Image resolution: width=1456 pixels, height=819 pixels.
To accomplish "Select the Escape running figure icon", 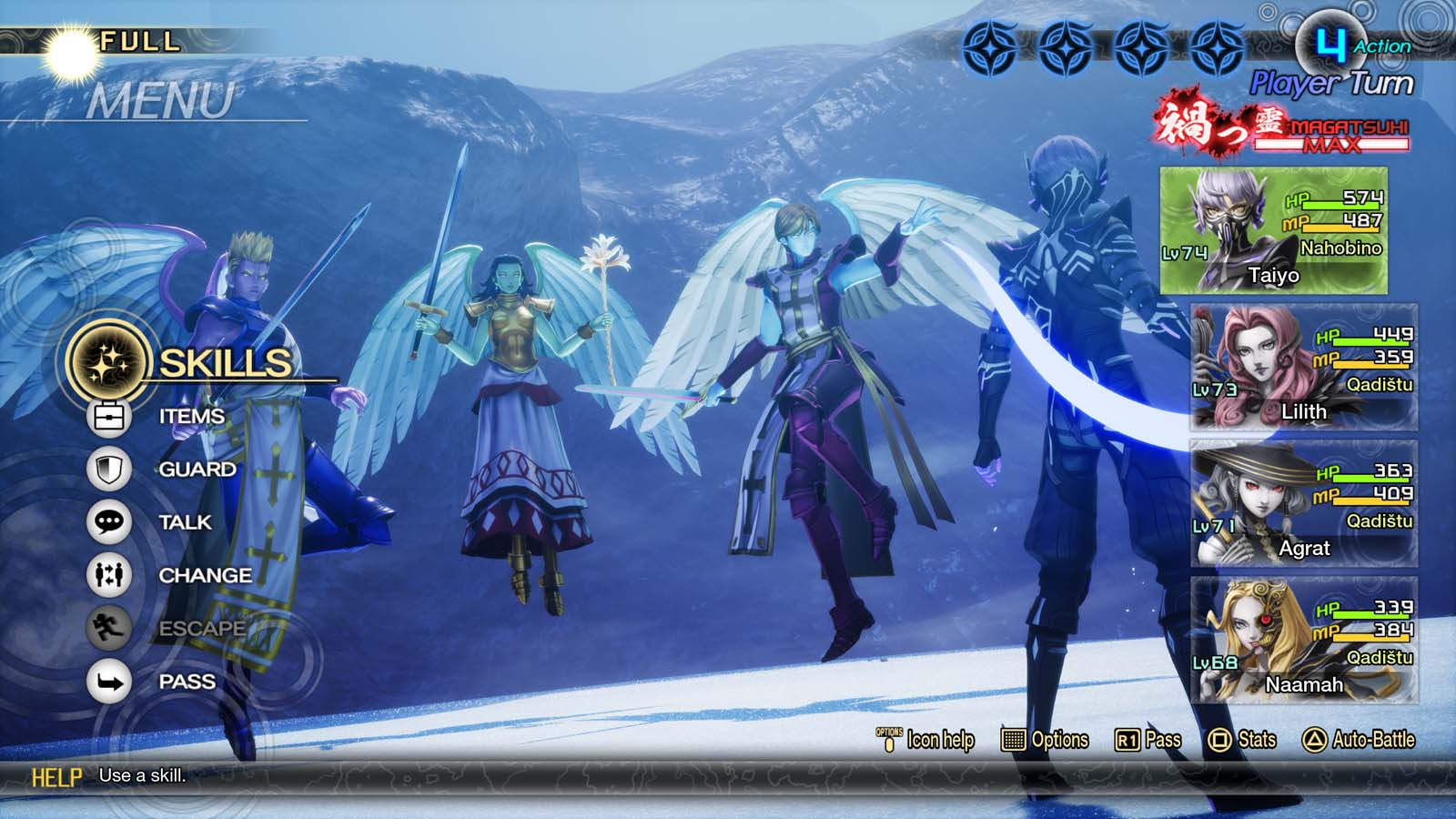I will pos(111,628).
